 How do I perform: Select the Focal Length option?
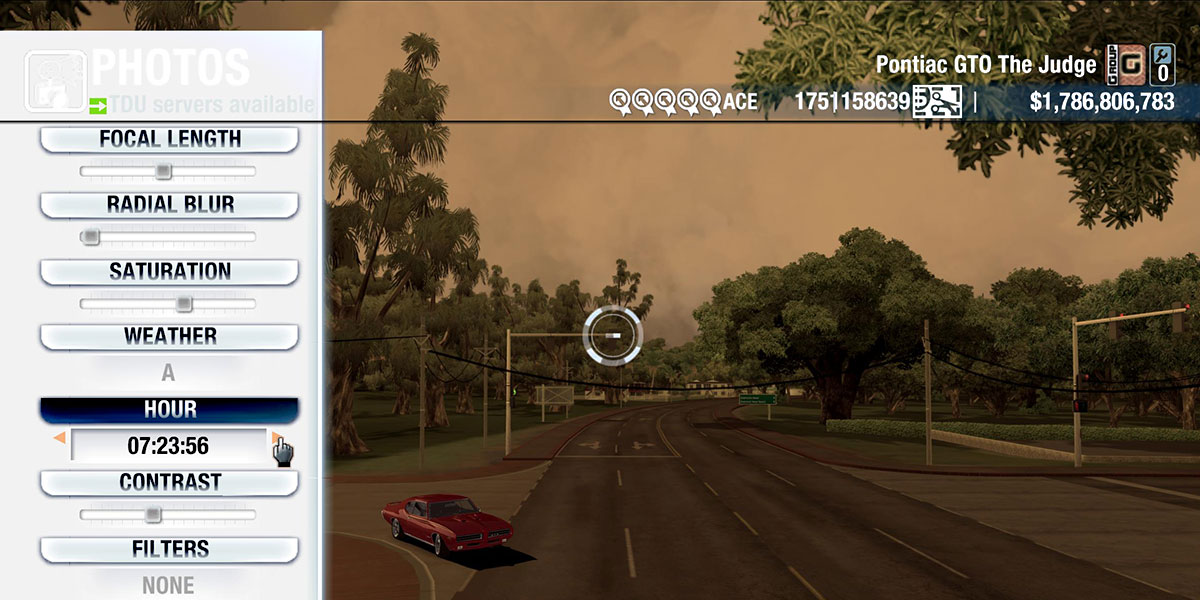pyautogui.click(x=169, y=140)
